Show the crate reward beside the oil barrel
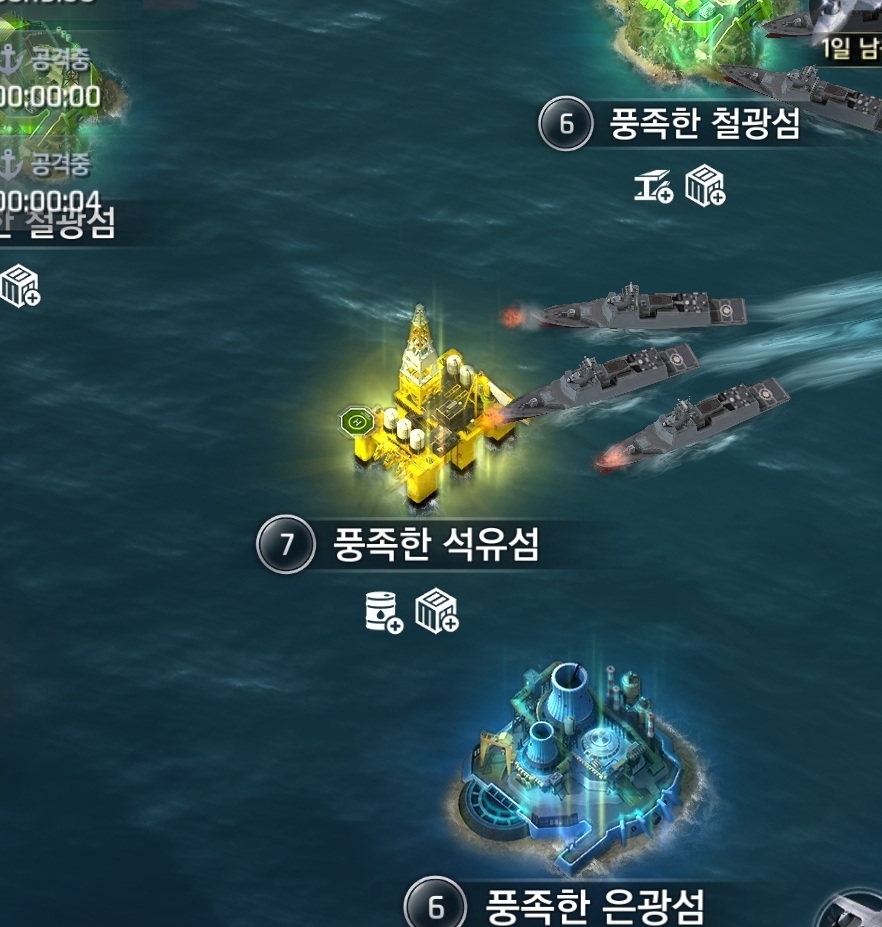The height and width of the screenshot is (927, 882). (x=437, y=611)
